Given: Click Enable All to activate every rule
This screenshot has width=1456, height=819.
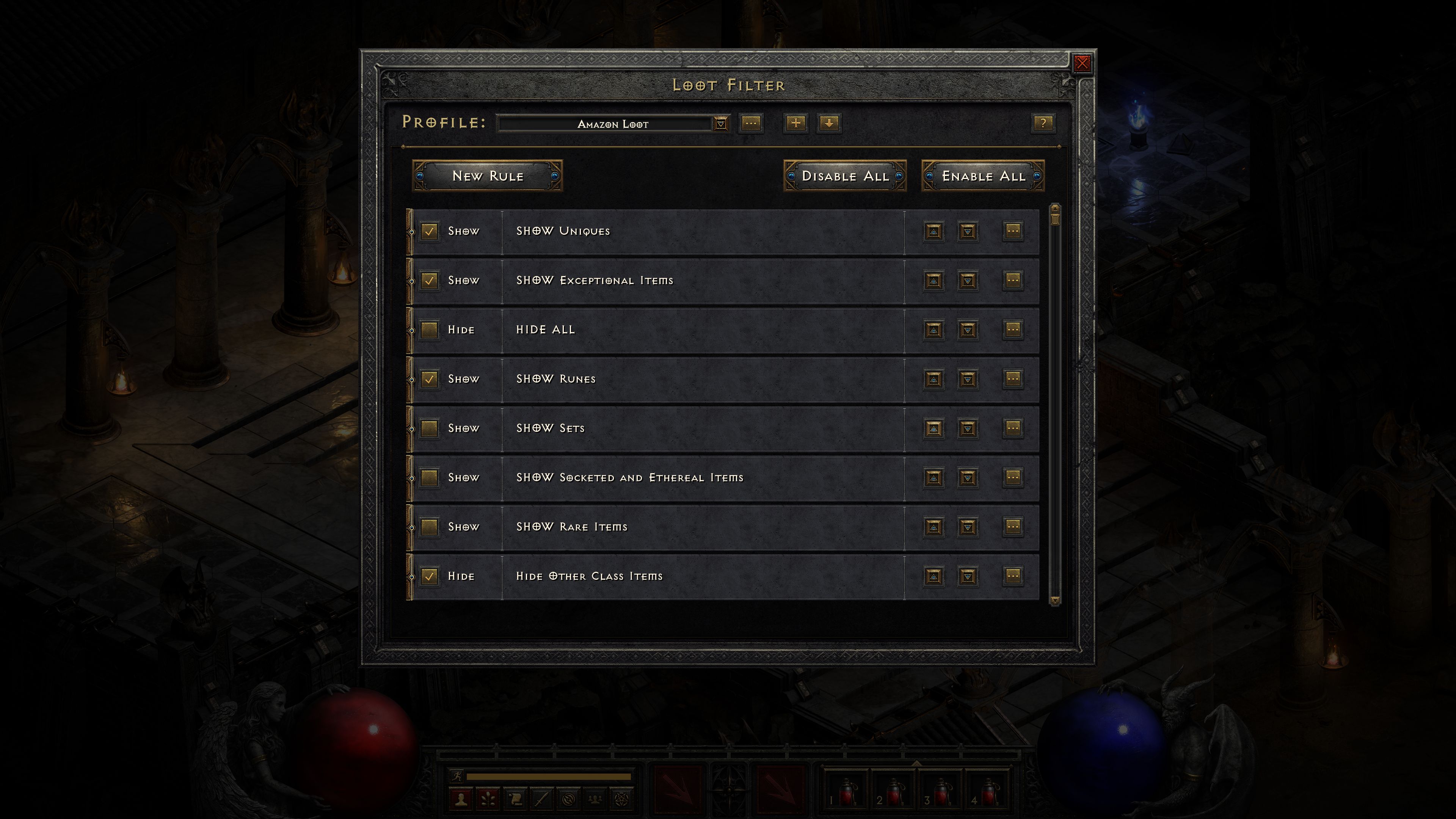Looking at the screenshot, I should tap(983, 176).
